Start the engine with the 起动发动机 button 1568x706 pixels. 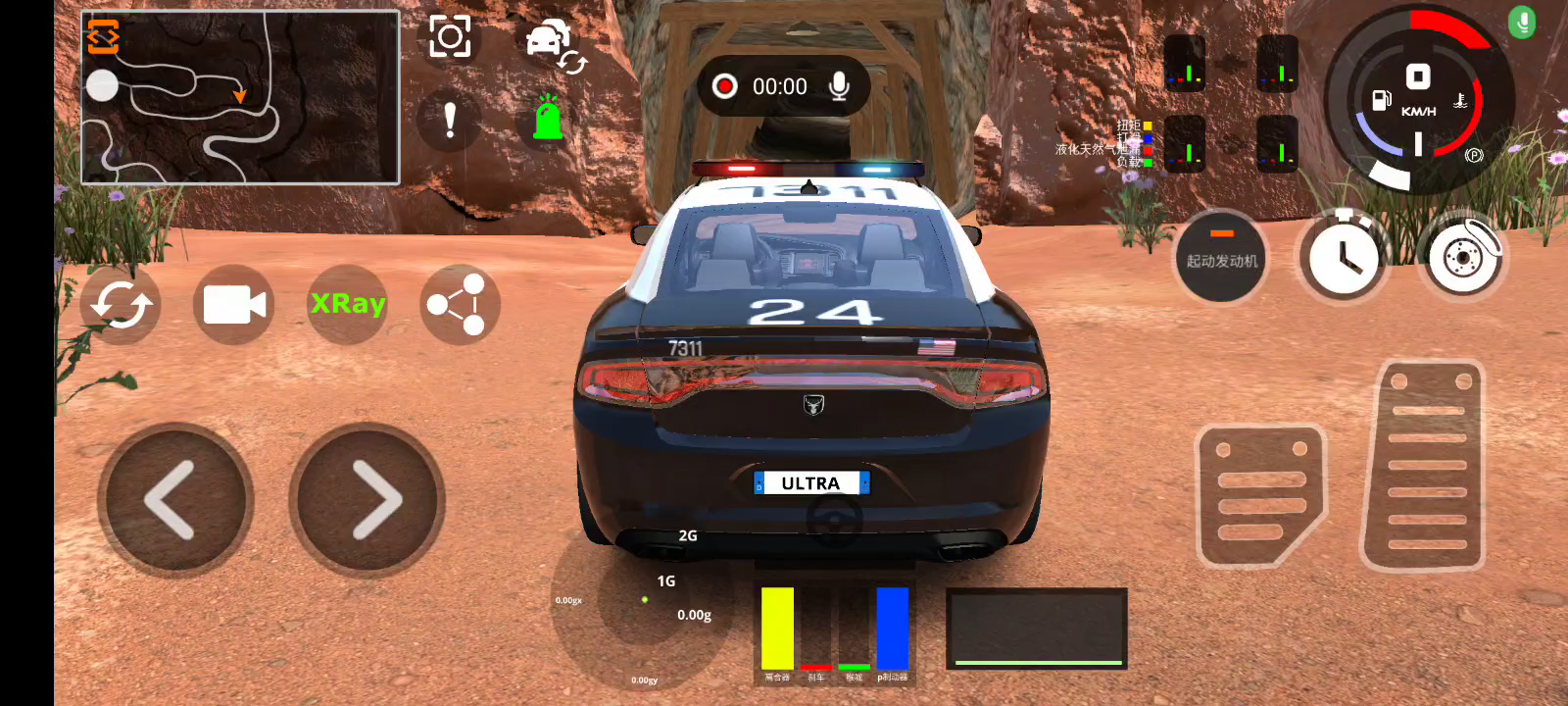(1221, 258)
